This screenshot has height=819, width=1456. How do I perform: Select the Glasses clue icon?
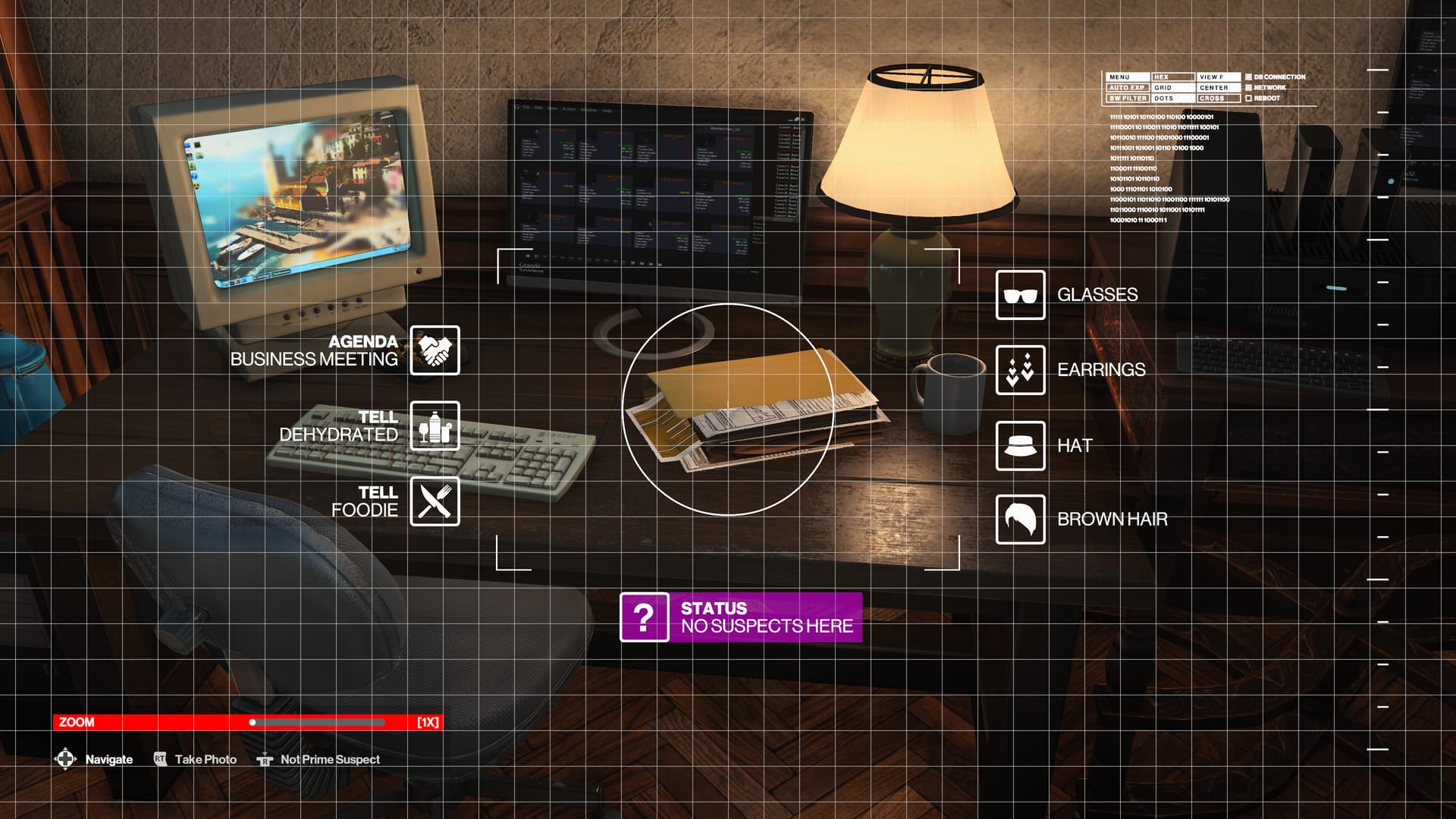coord(1020,295)
